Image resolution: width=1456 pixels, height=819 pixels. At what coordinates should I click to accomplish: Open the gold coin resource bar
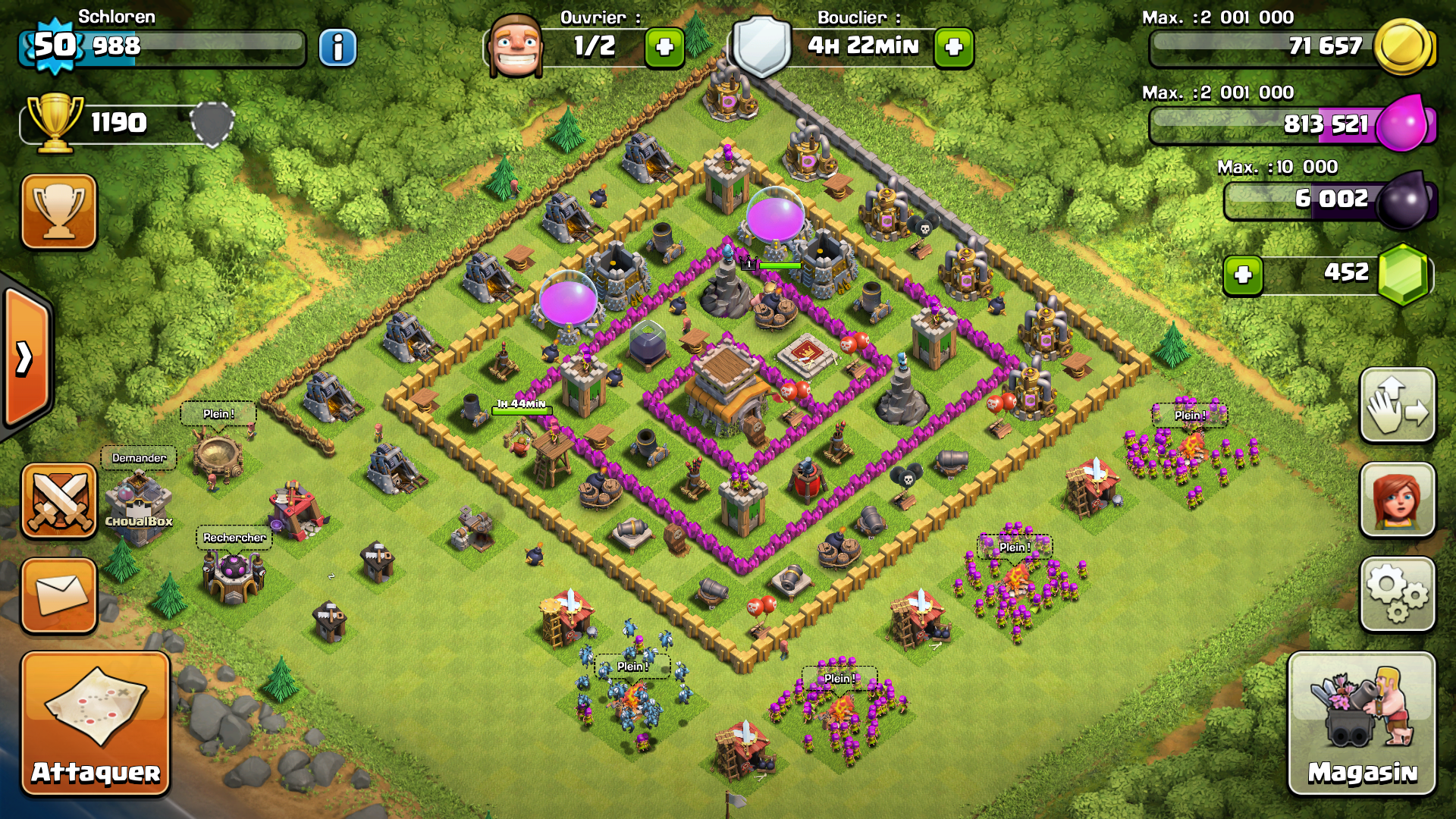[x=1289, y=47]
